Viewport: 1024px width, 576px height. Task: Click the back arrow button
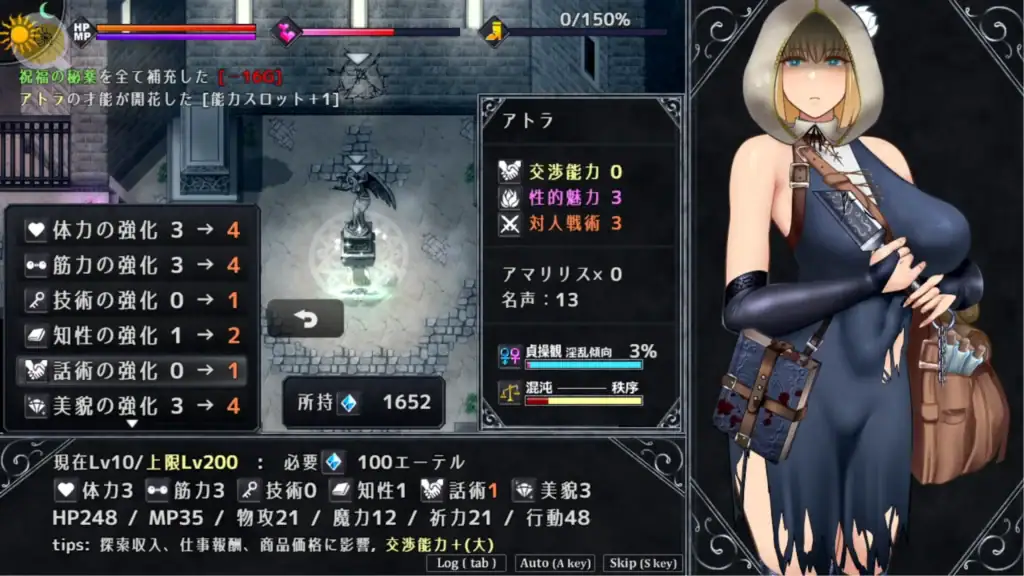coord(305,318)
